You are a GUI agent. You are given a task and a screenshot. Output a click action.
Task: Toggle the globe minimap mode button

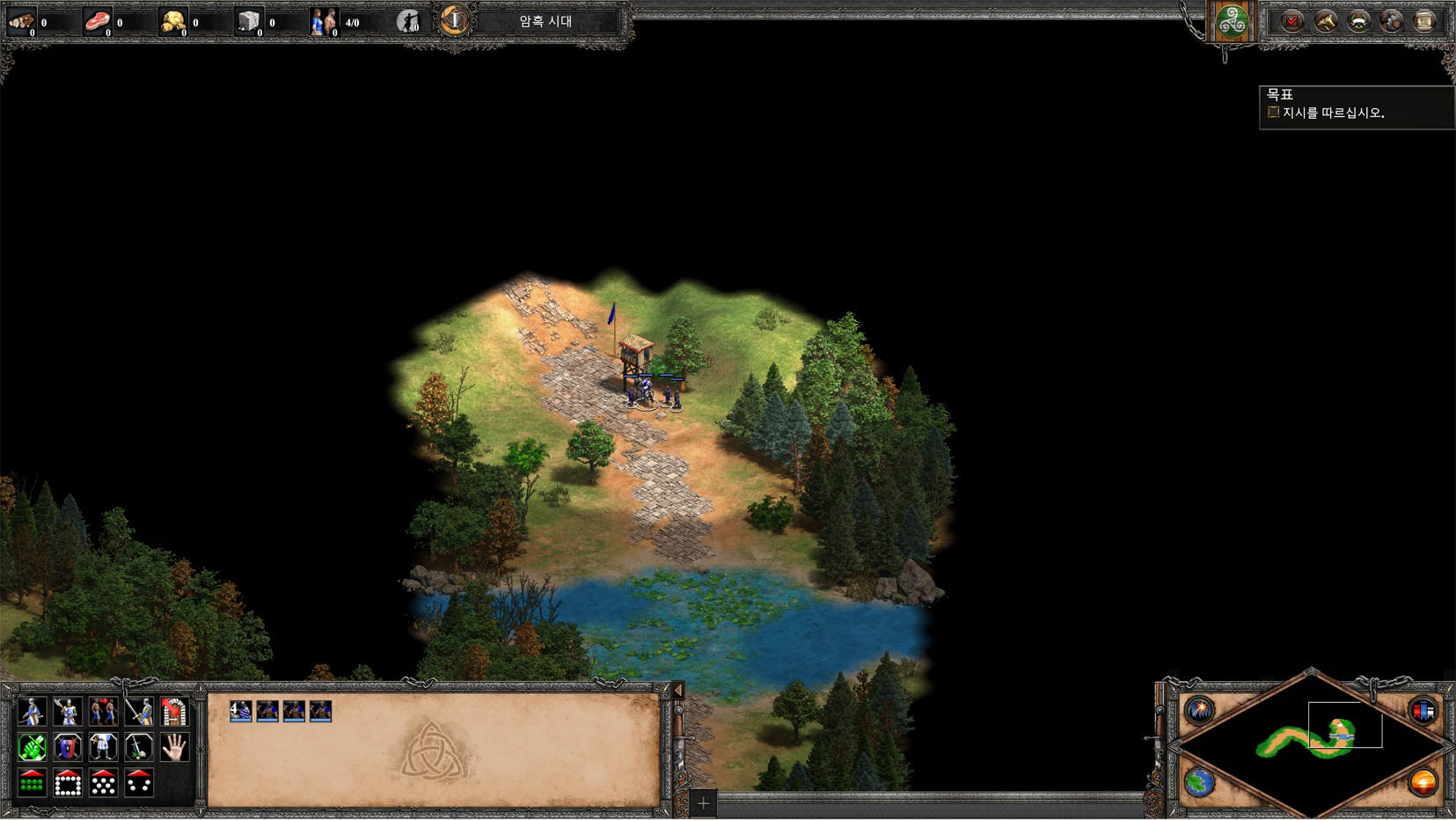click(x=1199, y=782)
